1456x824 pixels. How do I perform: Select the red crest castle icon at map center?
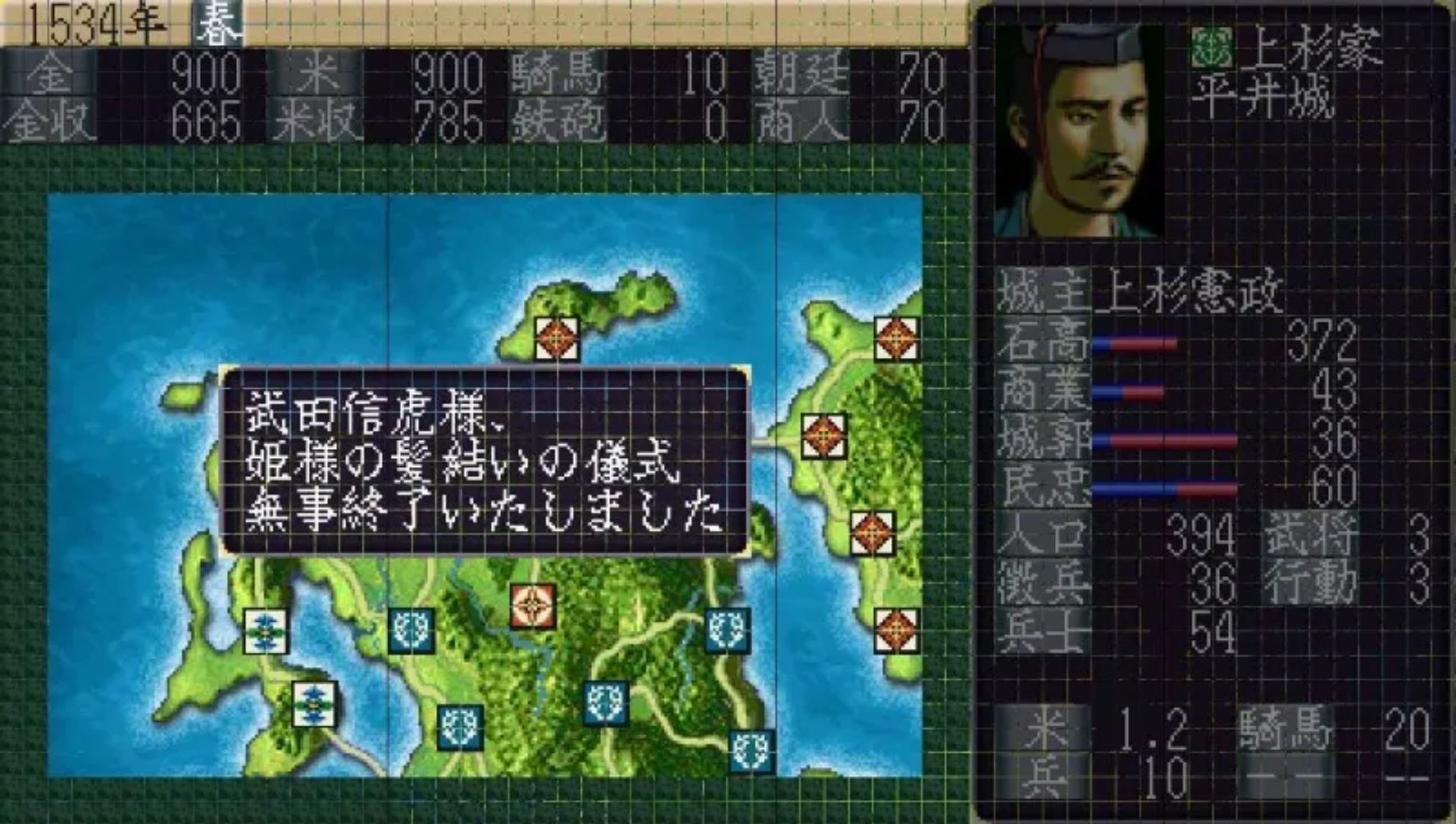click(x=533, y=606)
